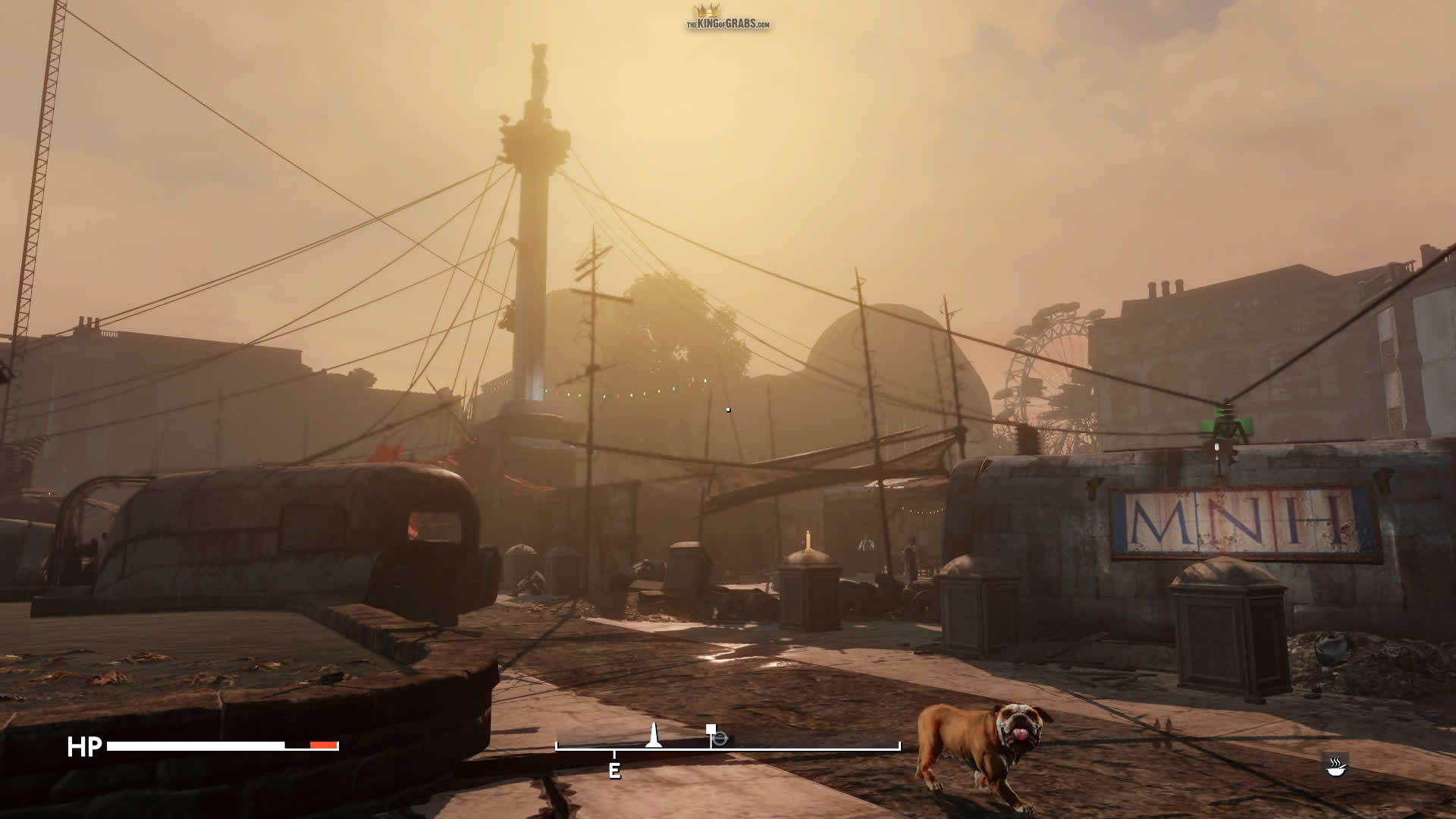Click the square flag waypoint on compass
1456x819 pixels.
click(711, 730)
